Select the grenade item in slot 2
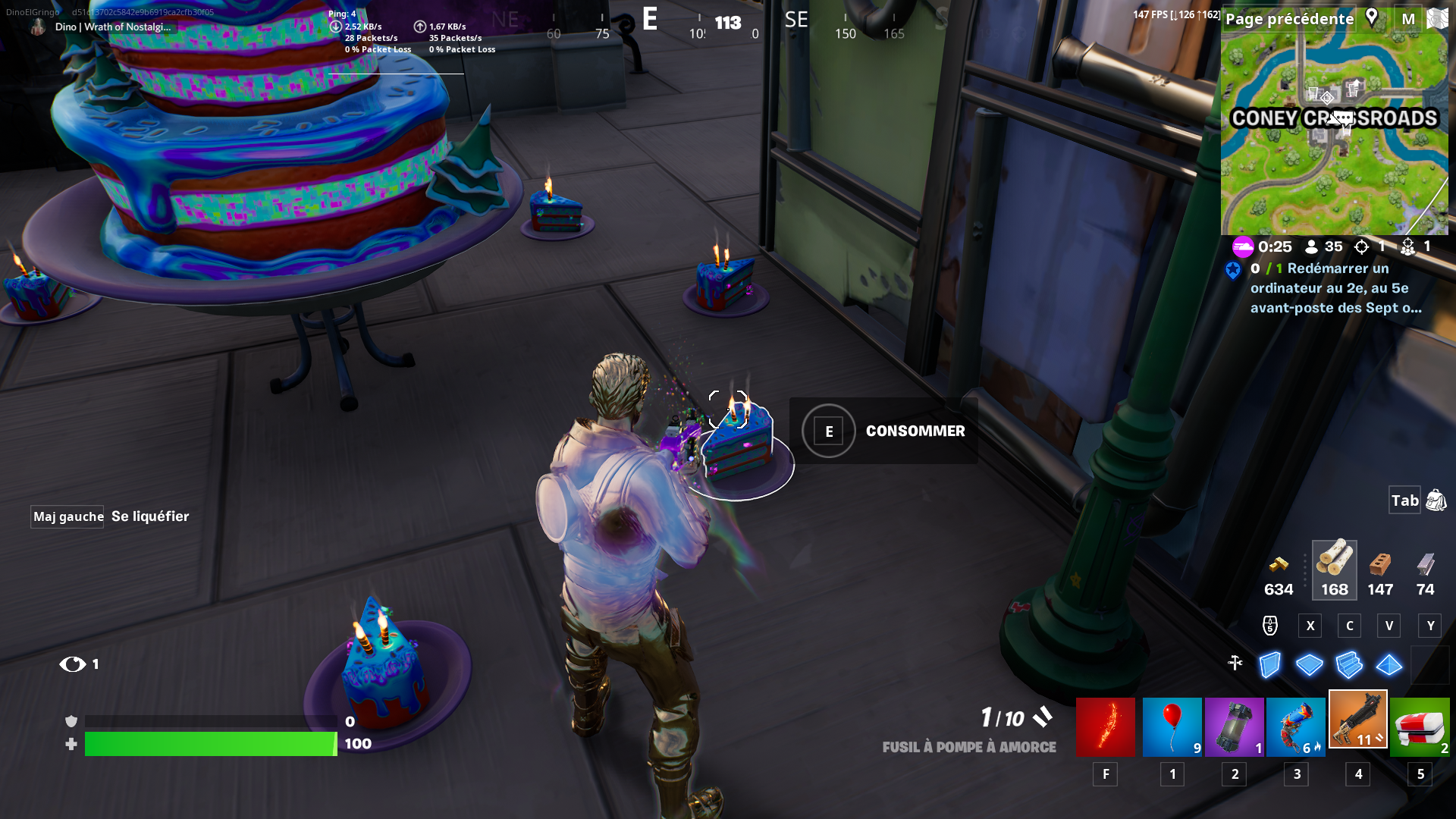The width and height of the screenshot is (1456, 819). (x=1234, y=726)
